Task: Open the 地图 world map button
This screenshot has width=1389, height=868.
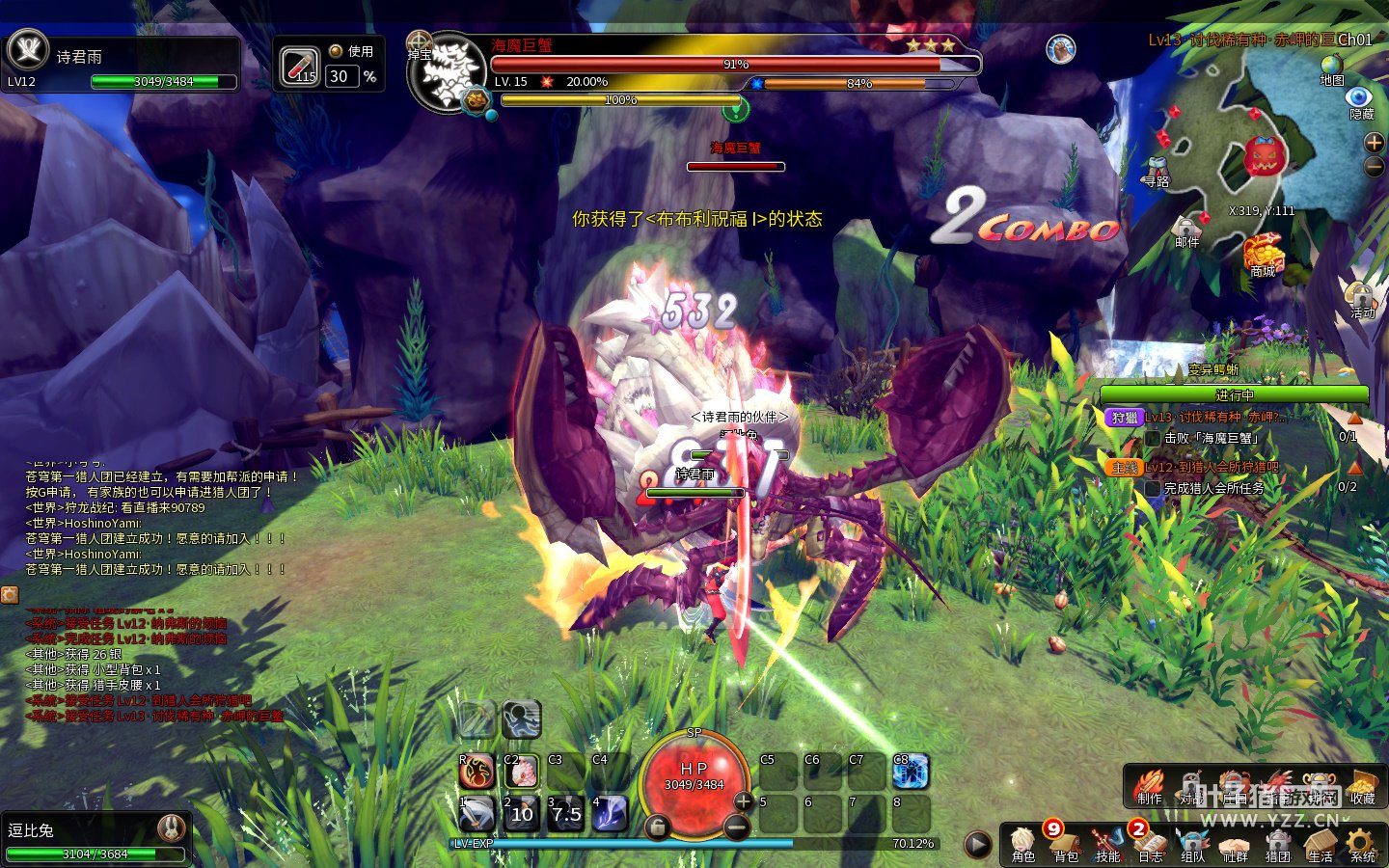Action: 1332,69
